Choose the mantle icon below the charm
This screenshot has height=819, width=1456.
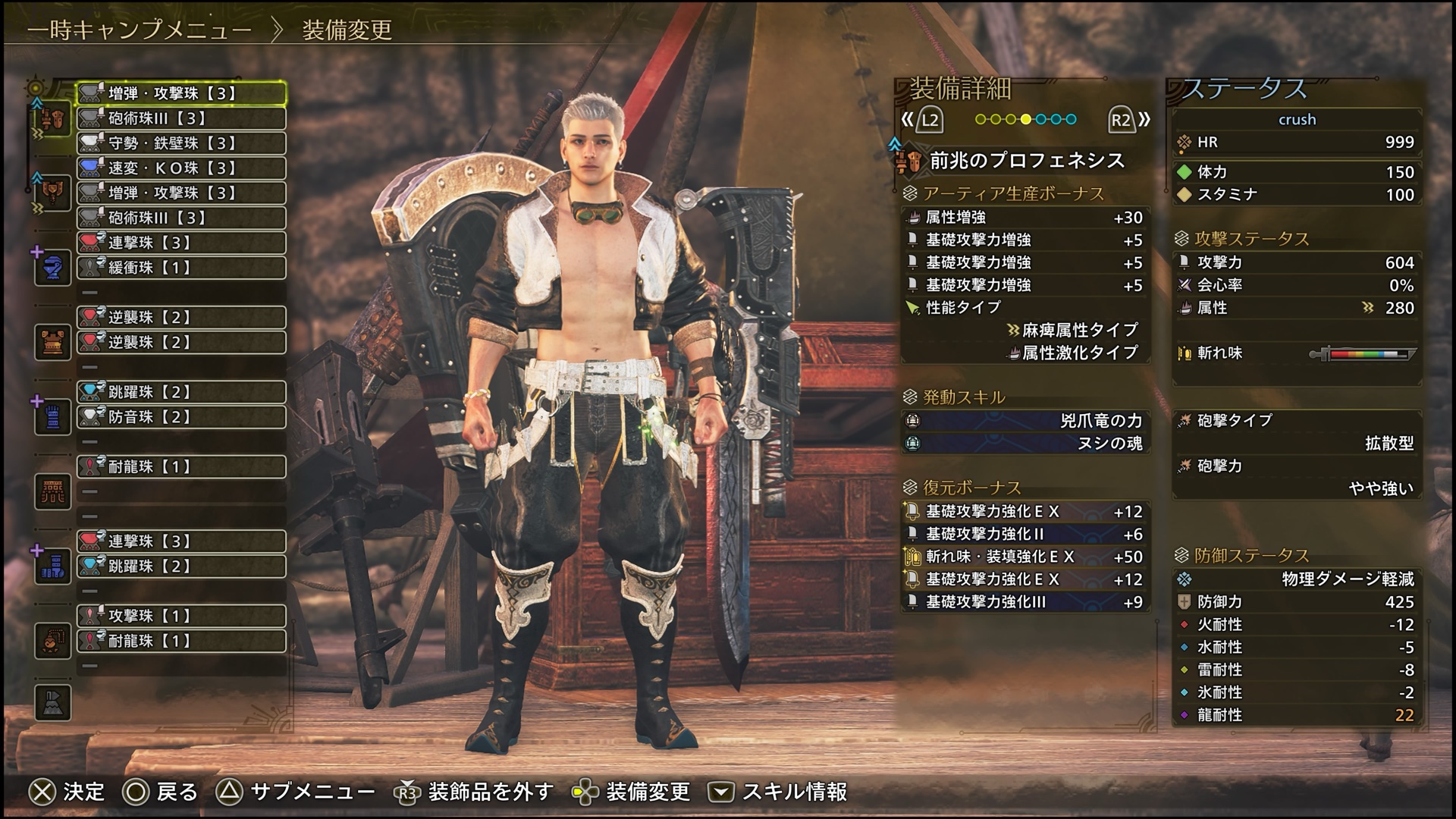(52, 702)
